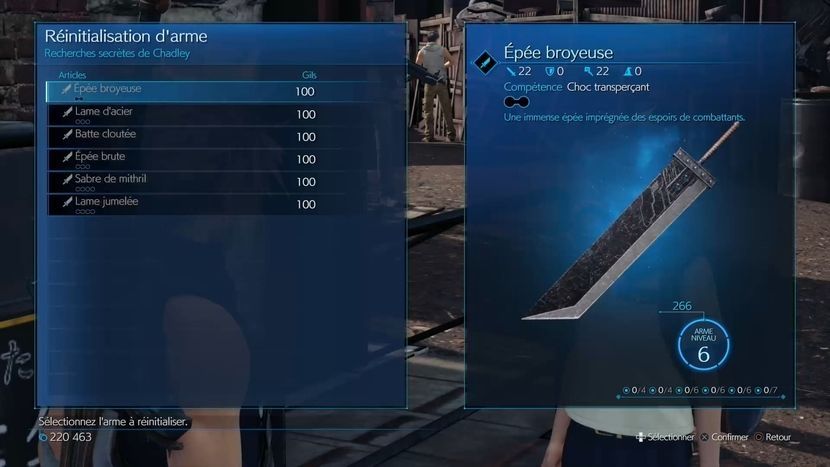Screen dimensions: 830x467
Task: Pick the Épée brute weapon
Action: click(x=180, y=159)
